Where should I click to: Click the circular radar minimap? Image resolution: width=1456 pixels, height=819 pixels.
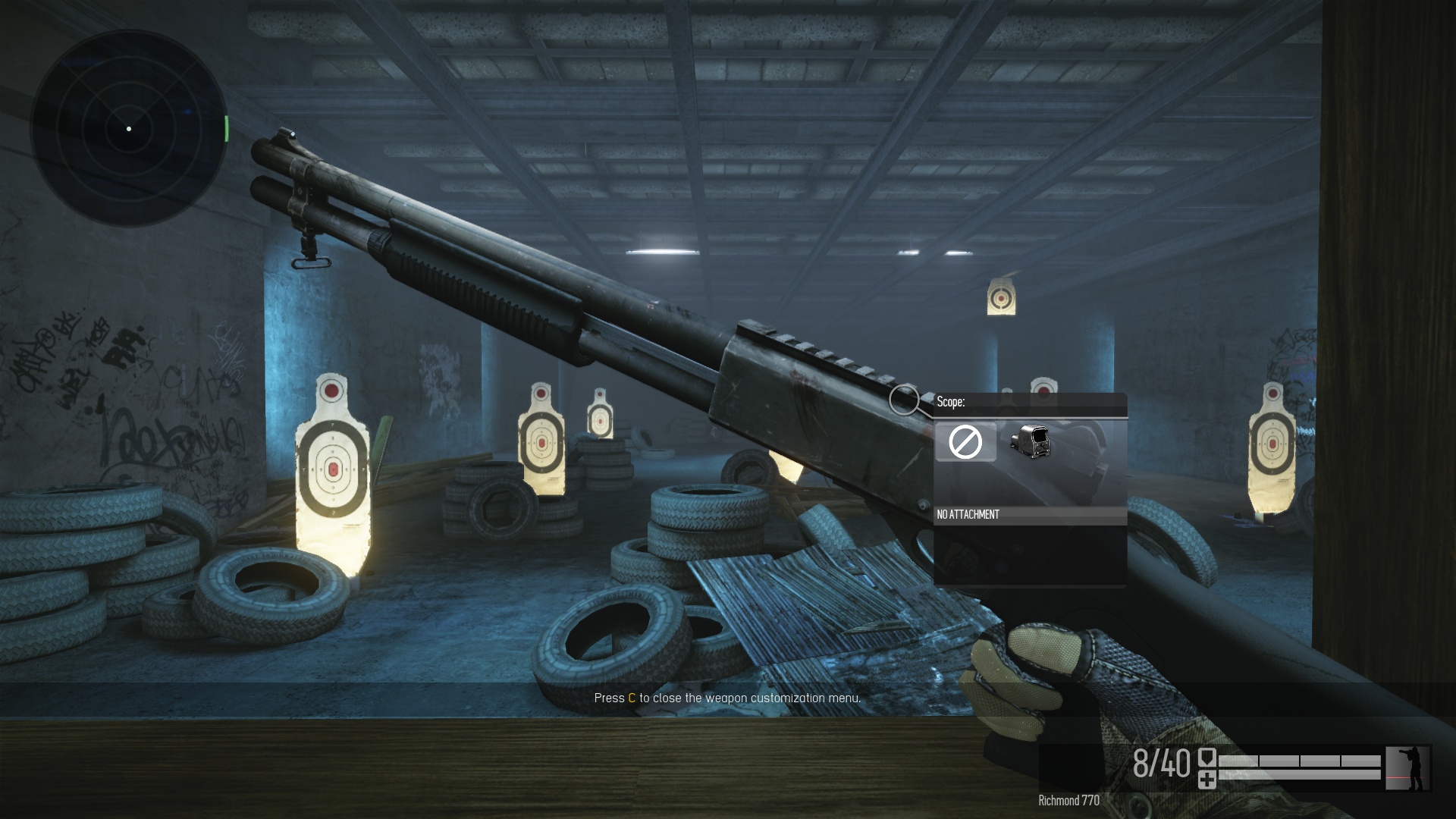pyautogui.click(x=129, y=129)
